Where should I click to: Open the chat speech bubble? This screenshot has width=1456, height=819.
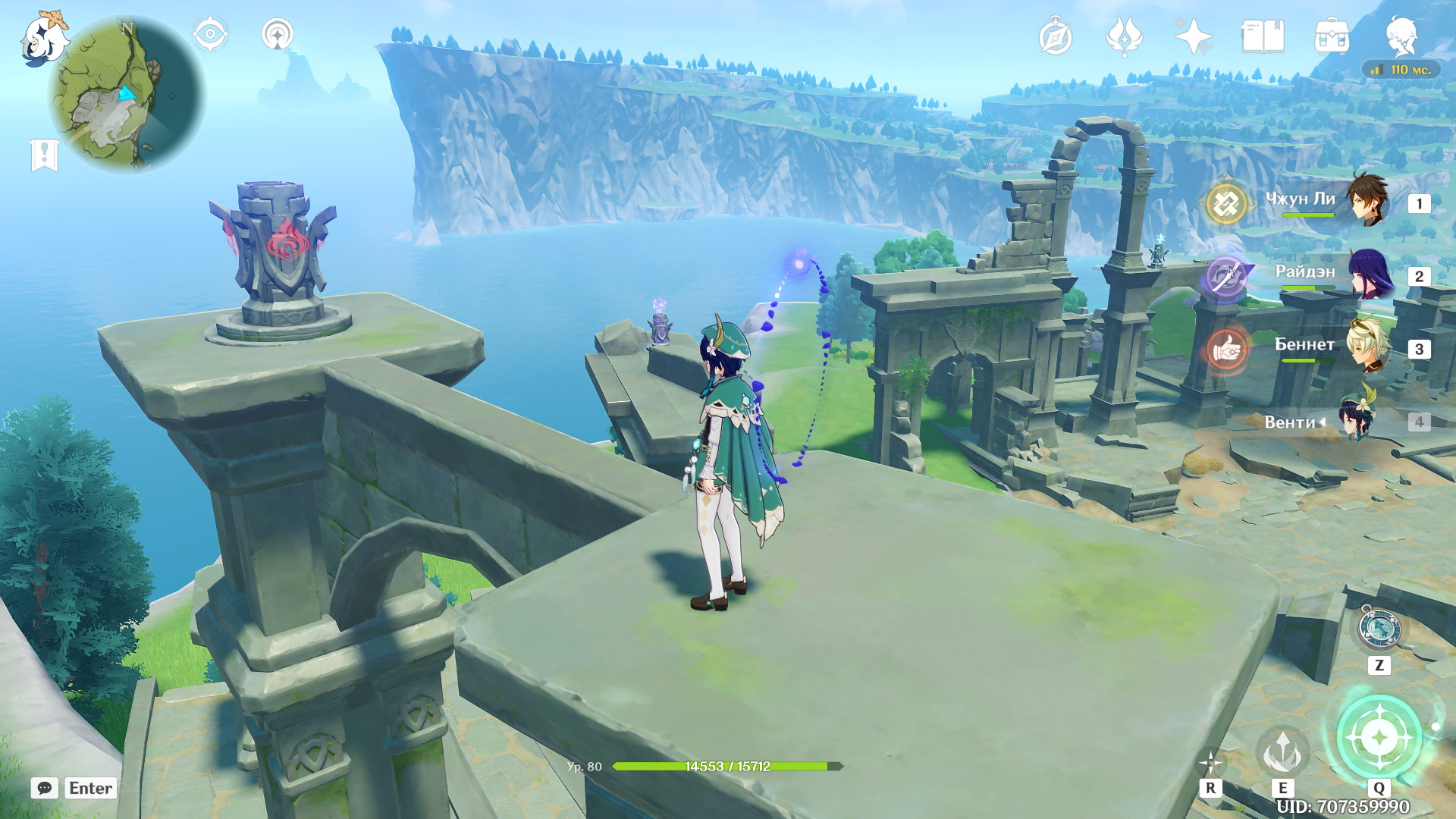tap(45, 788)
